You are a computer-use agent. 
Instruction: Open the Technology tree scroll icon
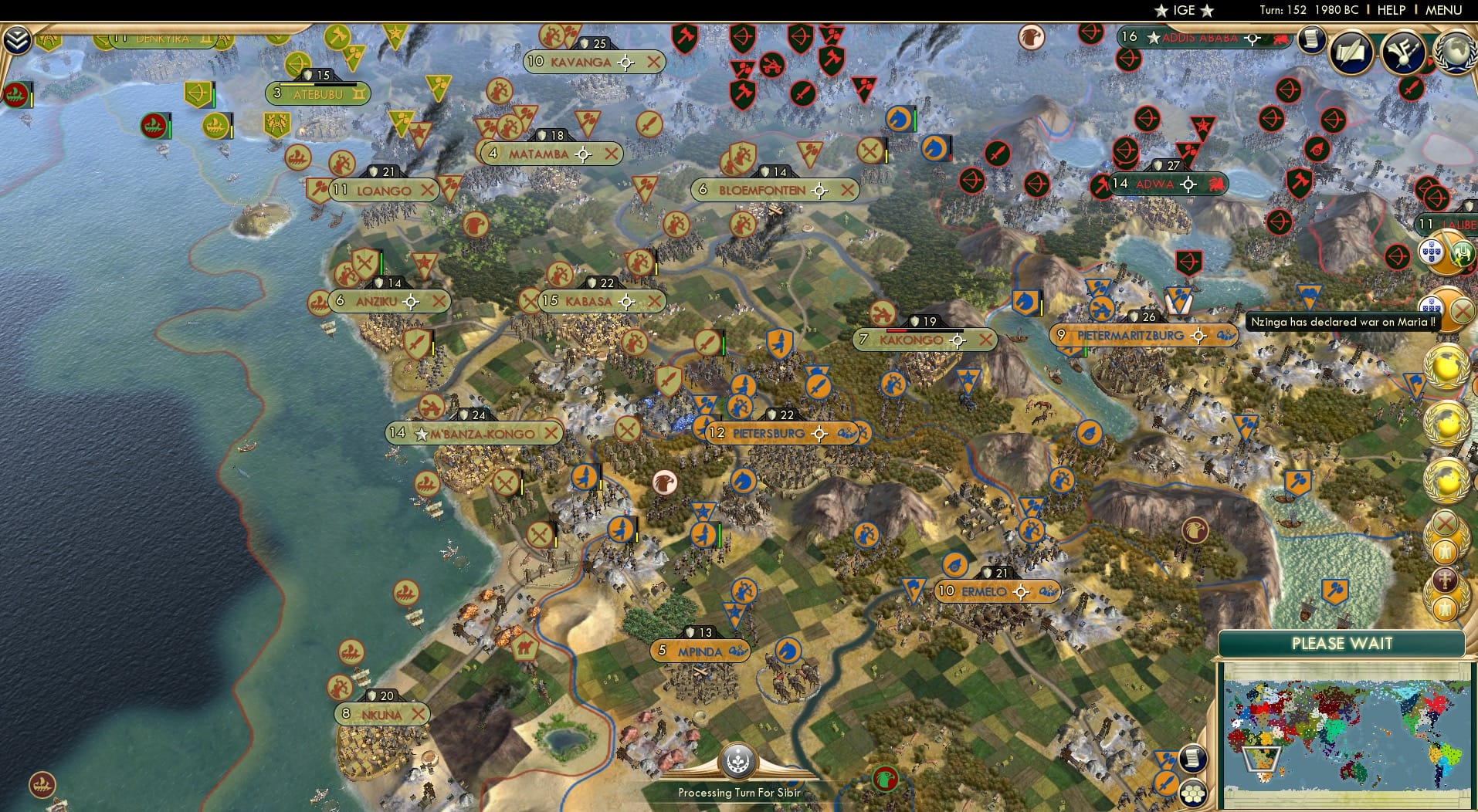coord(1311,40)
